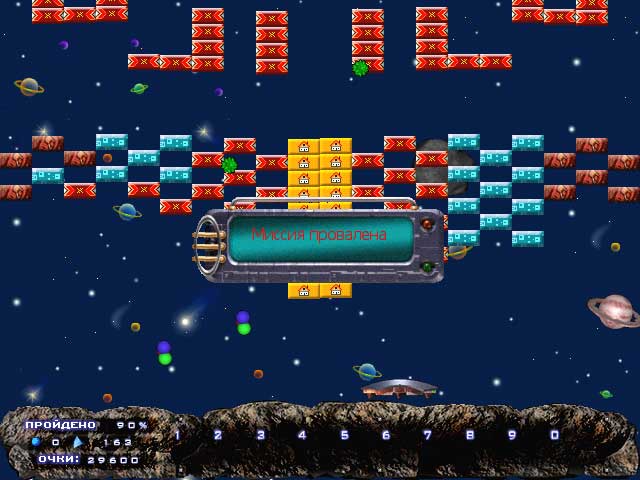Select bonus slot number 1
Image resolution: width=640 pixels, height=480 pixels.
[177, 435]
